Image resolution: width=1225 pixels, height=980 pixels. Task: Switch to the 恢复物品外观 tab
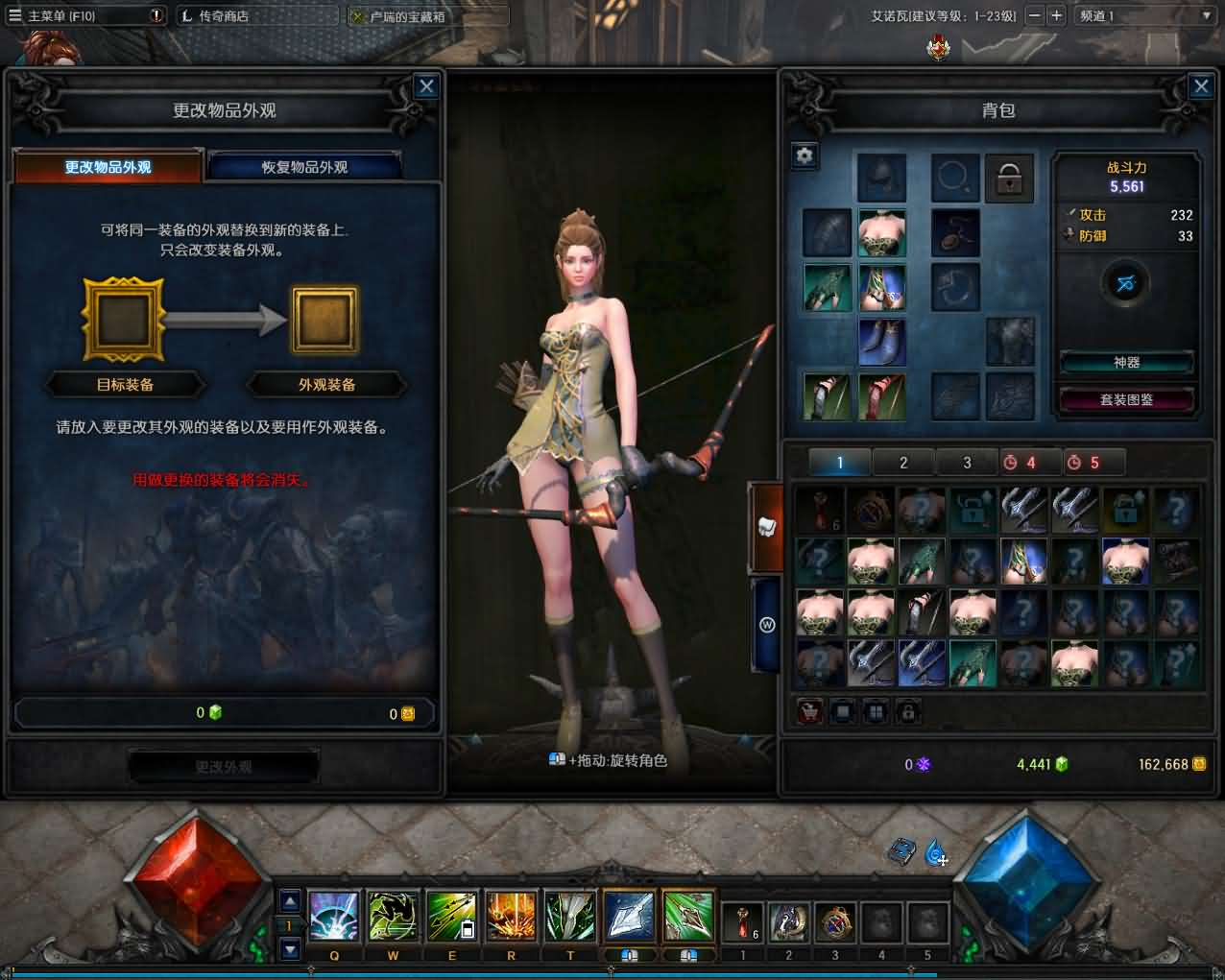coord(304,167)
